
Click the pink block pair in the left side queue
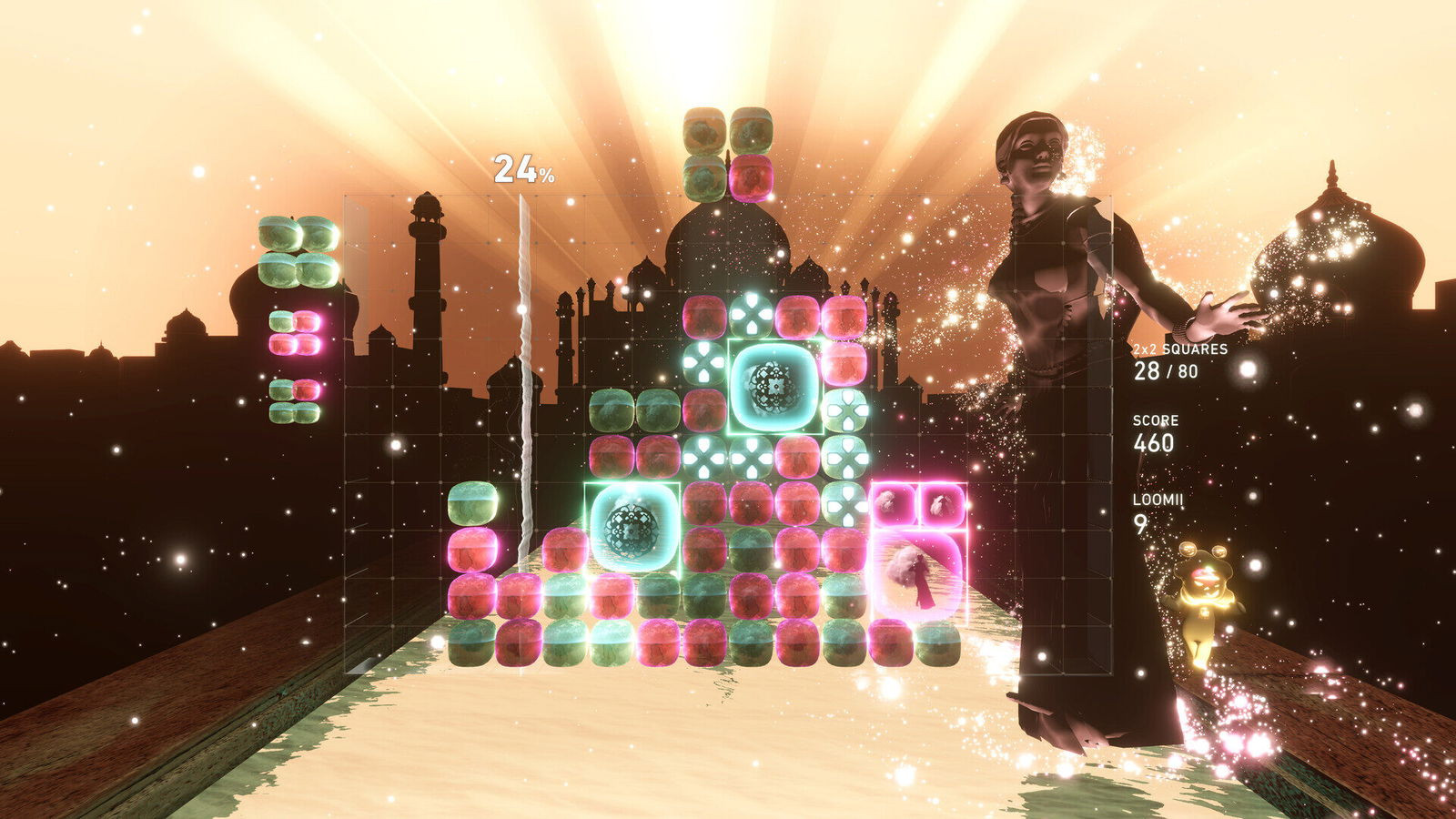pos(296,332)
